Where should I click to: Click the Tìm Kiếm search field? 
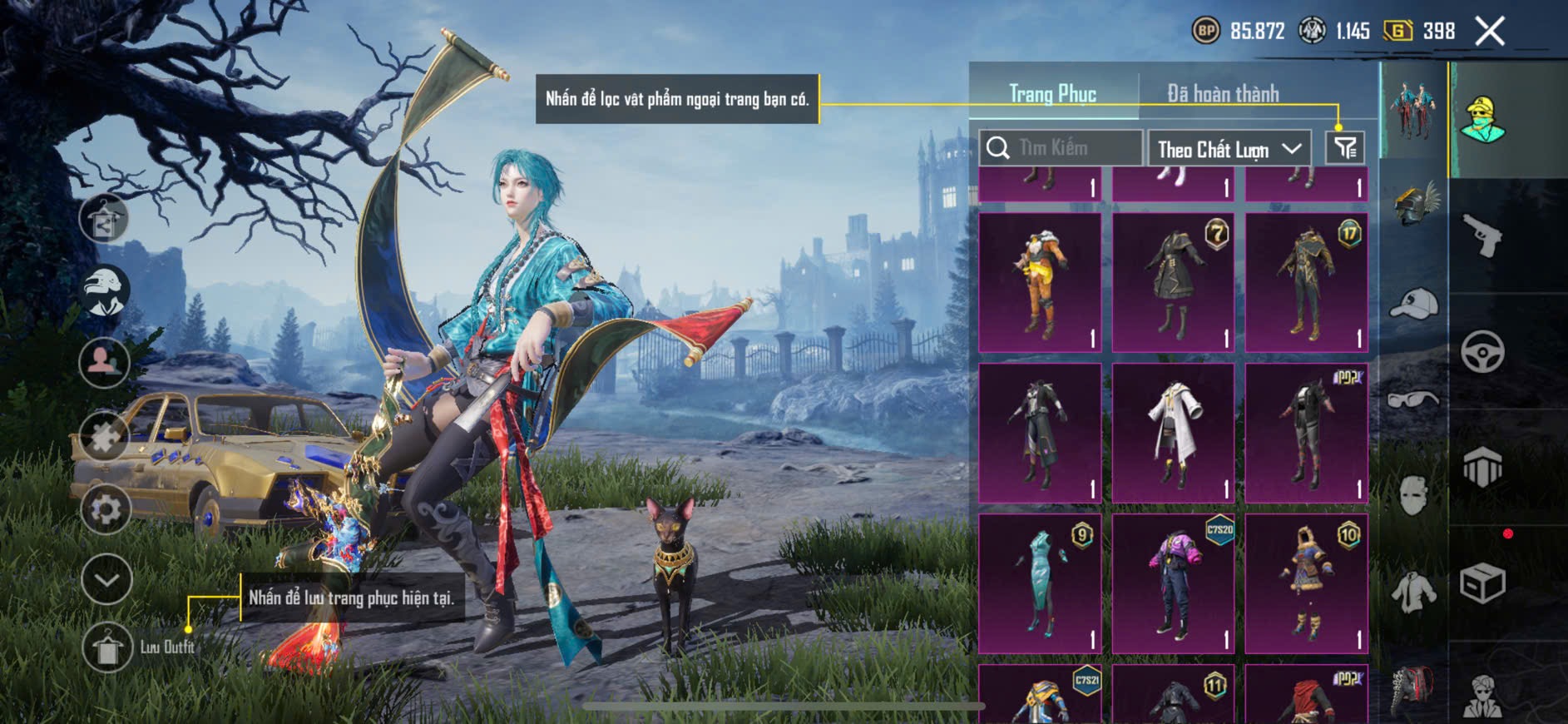click(1061, 148)
